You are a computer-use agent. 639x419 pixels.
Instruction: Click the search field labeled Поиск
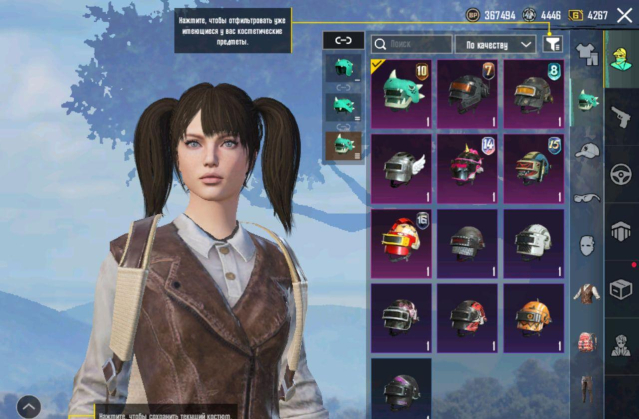click(x=411, y=44)
